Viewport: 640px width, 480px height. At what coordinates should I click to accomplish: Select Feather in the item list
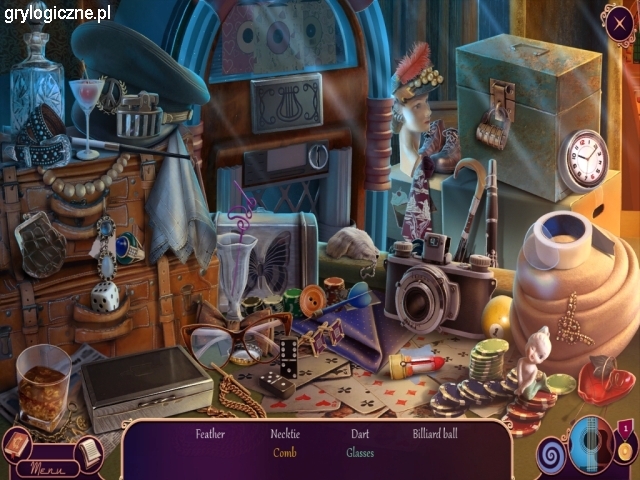[210, 434]
